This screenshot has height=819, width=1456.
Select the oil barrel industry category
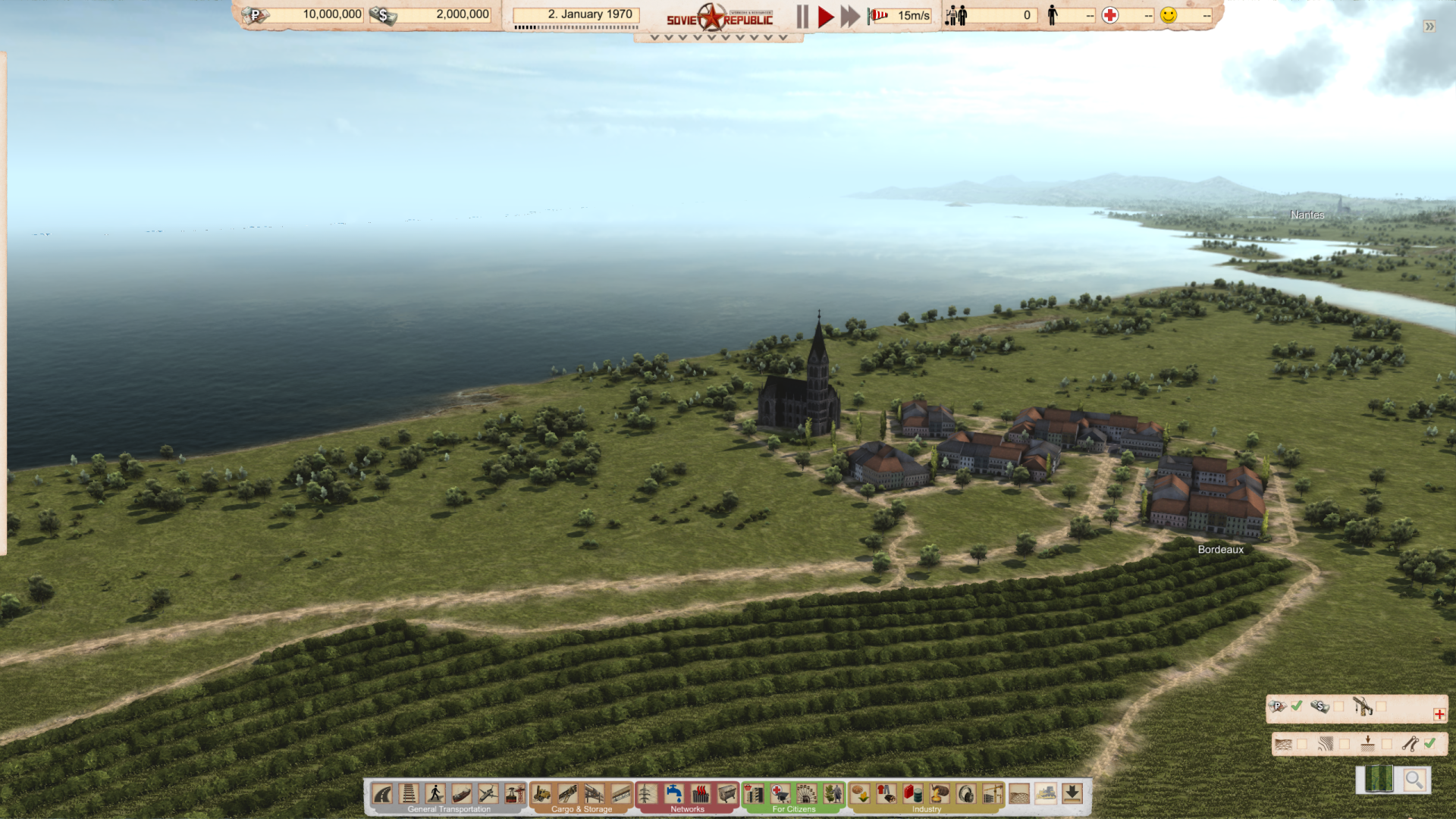pos(913,794)
